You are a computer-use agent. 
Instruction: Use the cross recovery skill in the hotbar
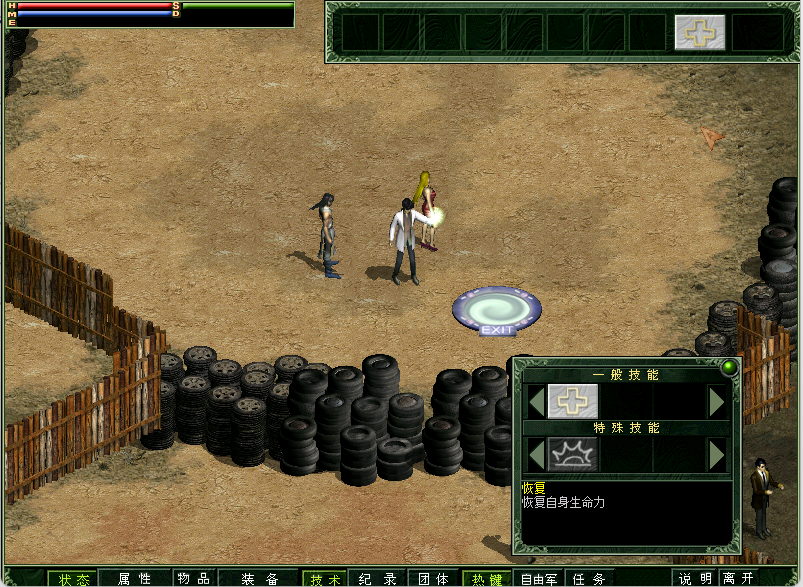[699, 32]
